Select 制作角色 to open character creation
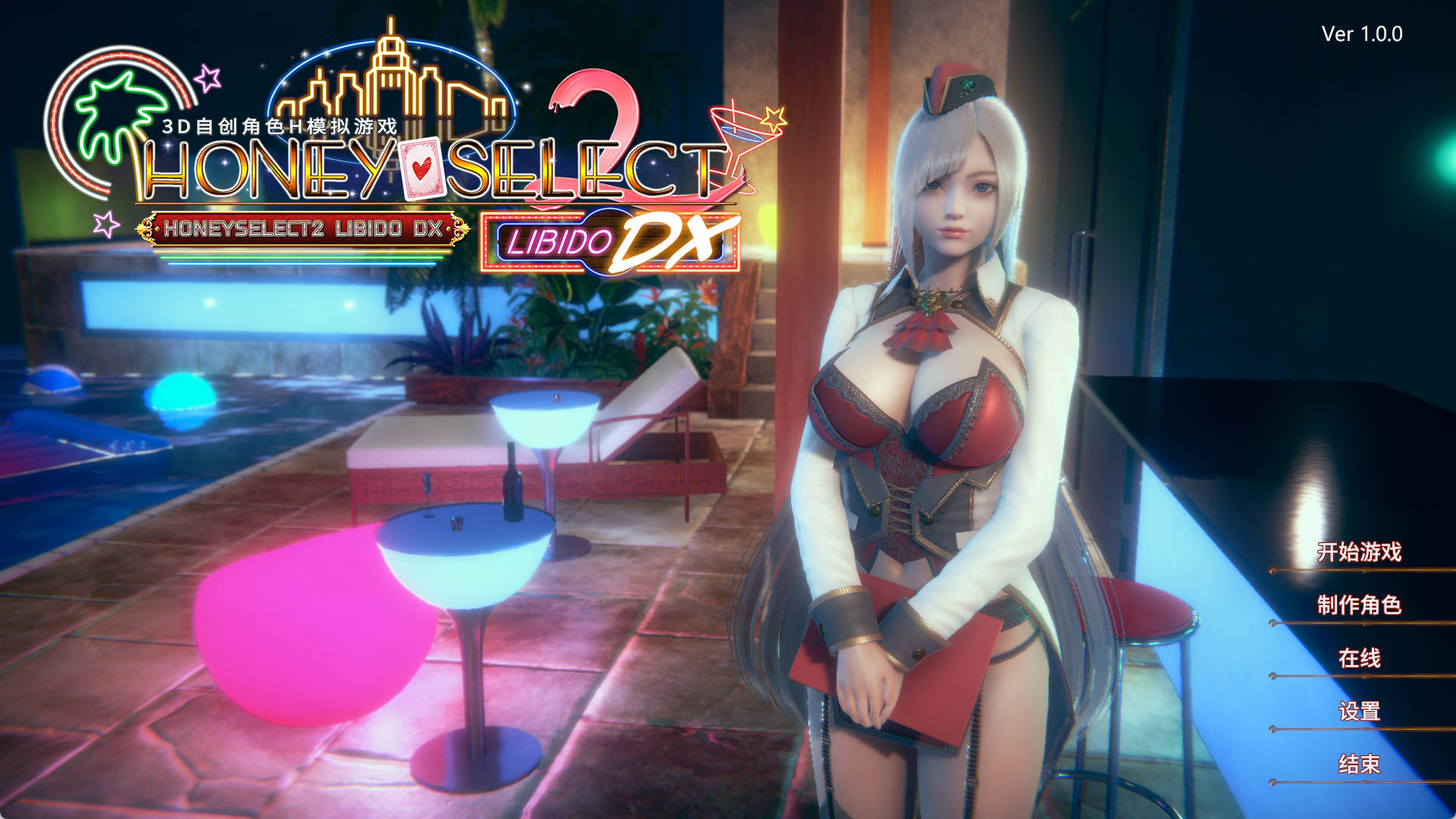Viewport: 1456px width, 819px height. point(1360,604)
